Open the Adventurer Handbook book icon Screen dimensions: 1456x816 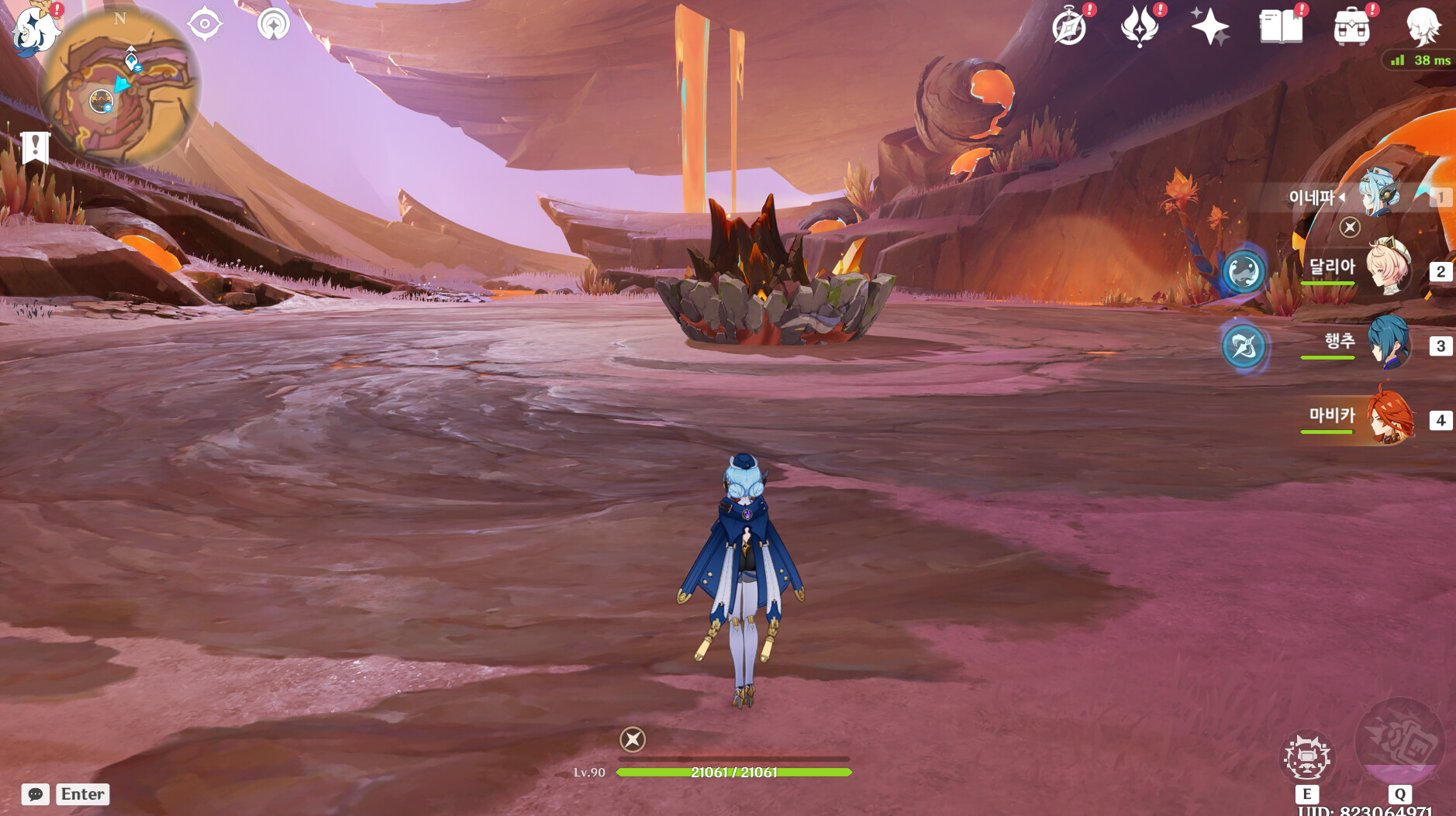click(x=1281, y=28)
